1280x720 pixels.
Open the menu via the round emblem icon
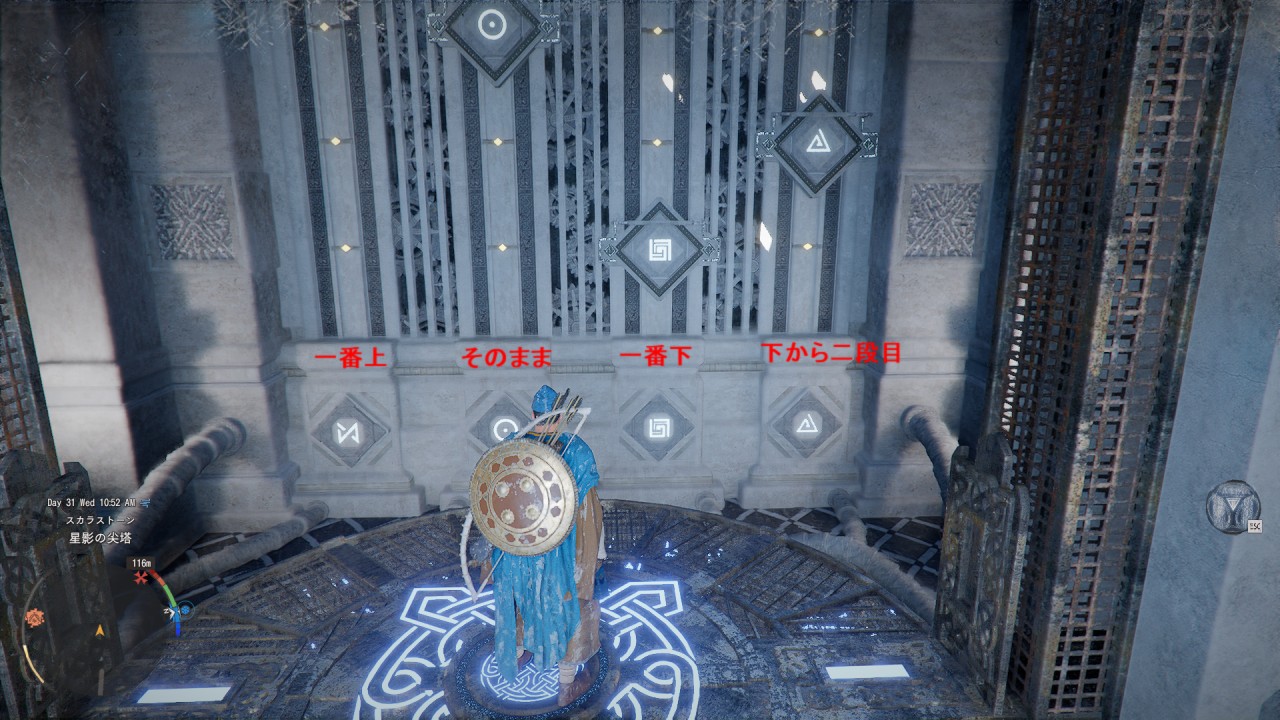pyautogui.click(x=1232, y=507)
